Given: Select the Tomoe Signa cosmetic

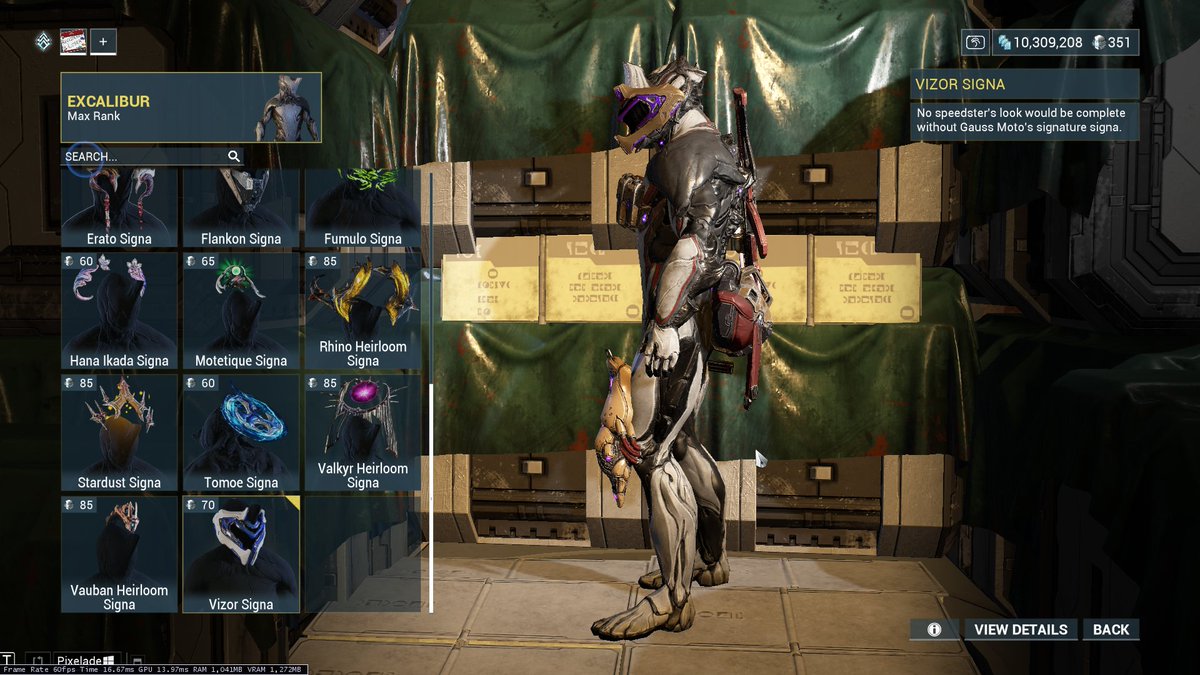Looking at the screenshot, I should 241,433.
